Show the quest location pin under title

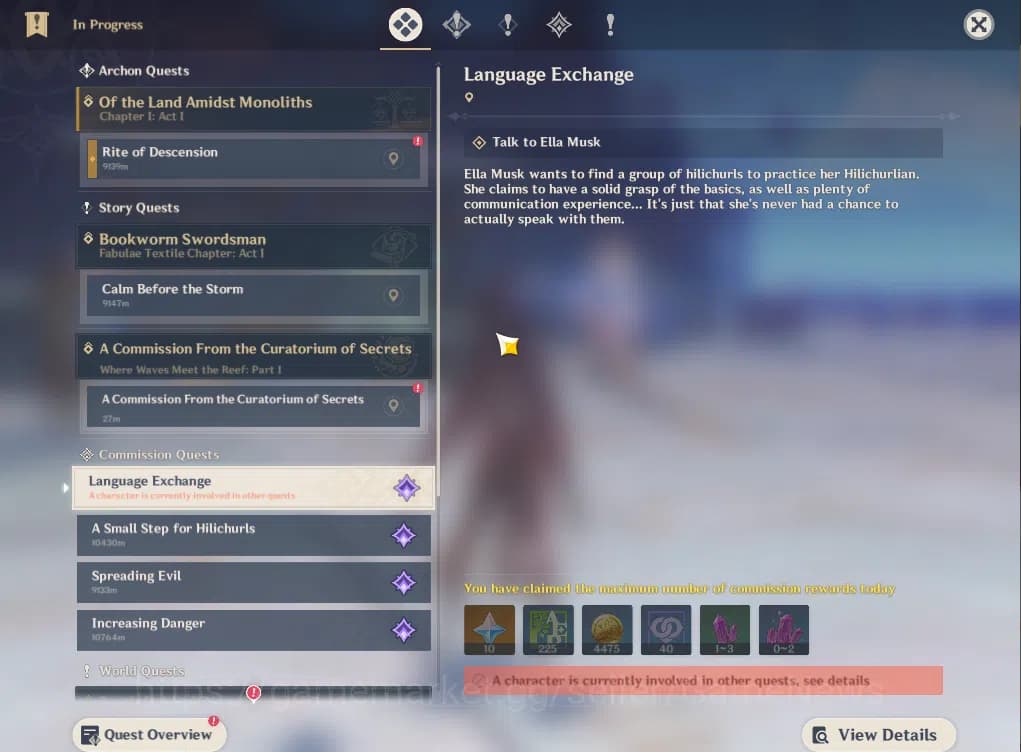(x=469, y=98)
